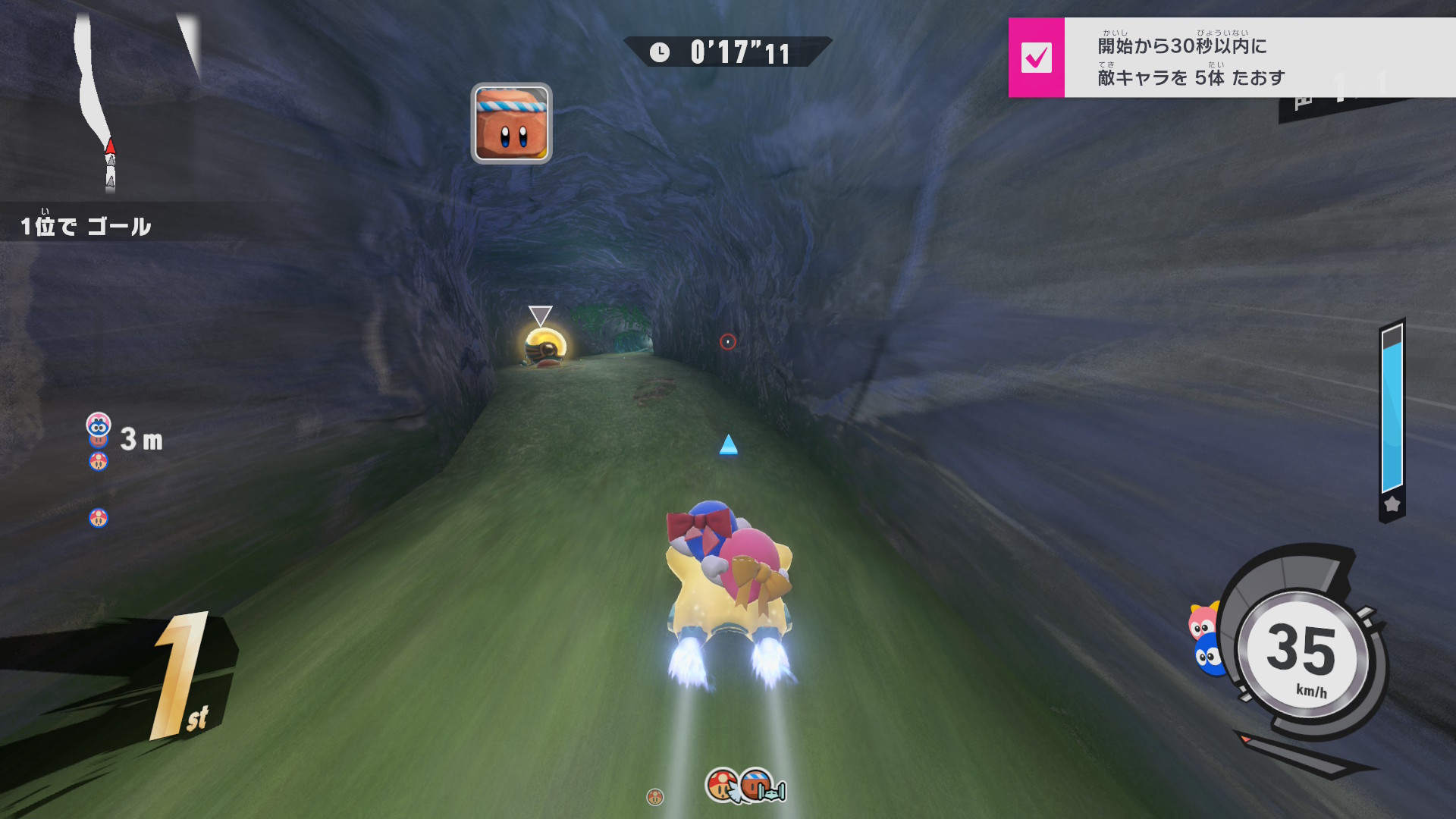This screenshot has width=1456, height=819.
Task: Click the paired racer icons at the bottom centre
Action: [745, 786]
